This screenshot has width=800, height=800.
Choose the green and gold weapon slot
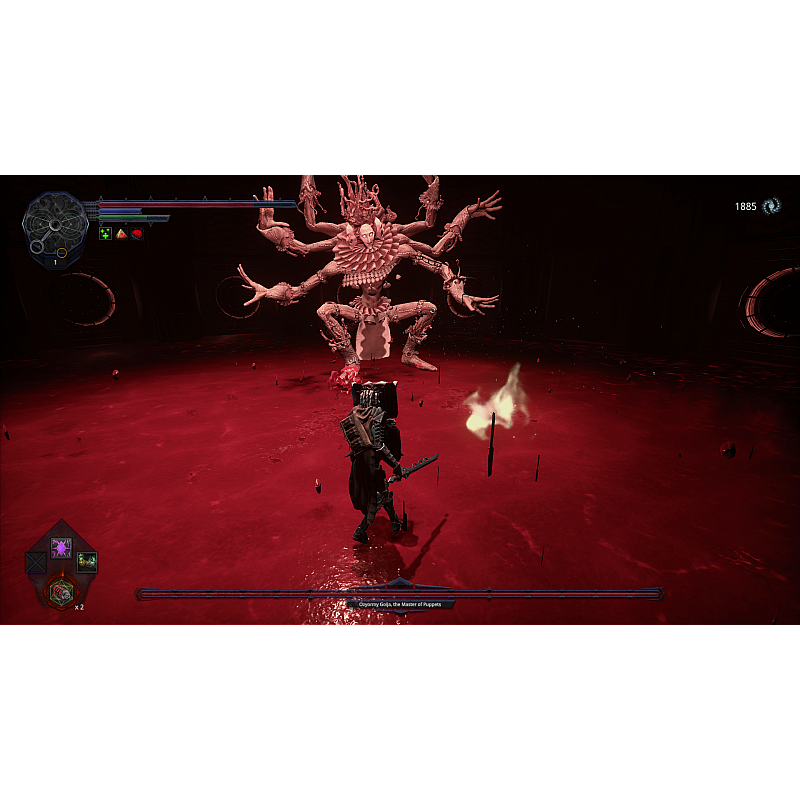(87, 562)
